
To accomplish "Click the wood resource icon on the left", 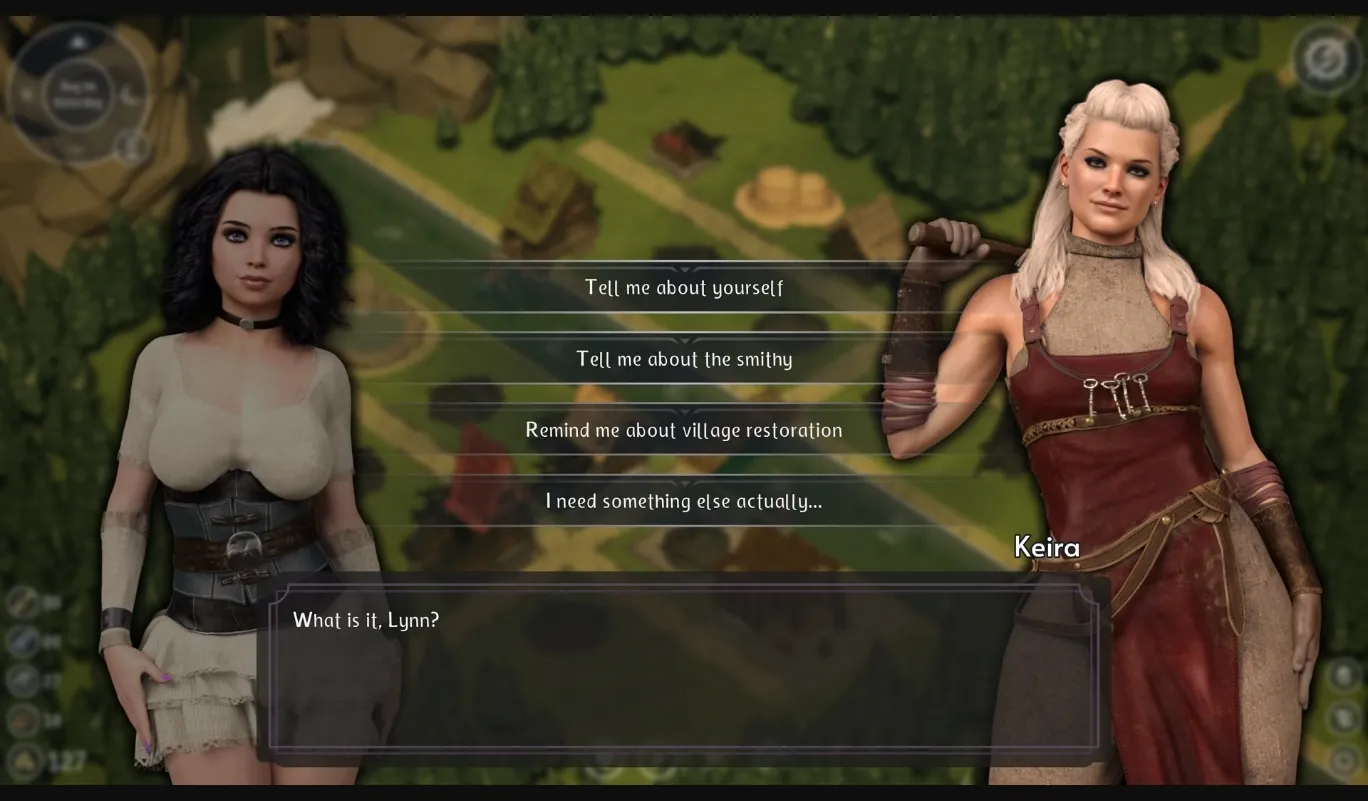I will pos(22,602).
